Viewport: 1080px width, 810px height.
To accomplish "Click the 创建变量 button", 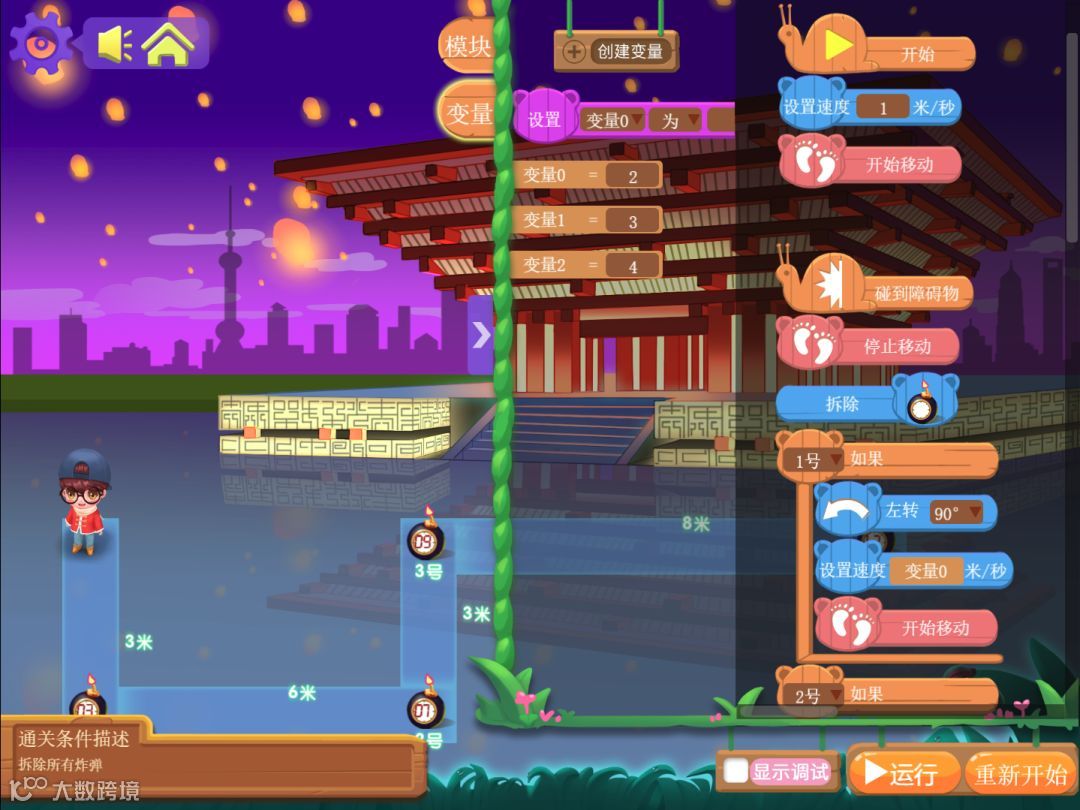I will coord(616,51).
